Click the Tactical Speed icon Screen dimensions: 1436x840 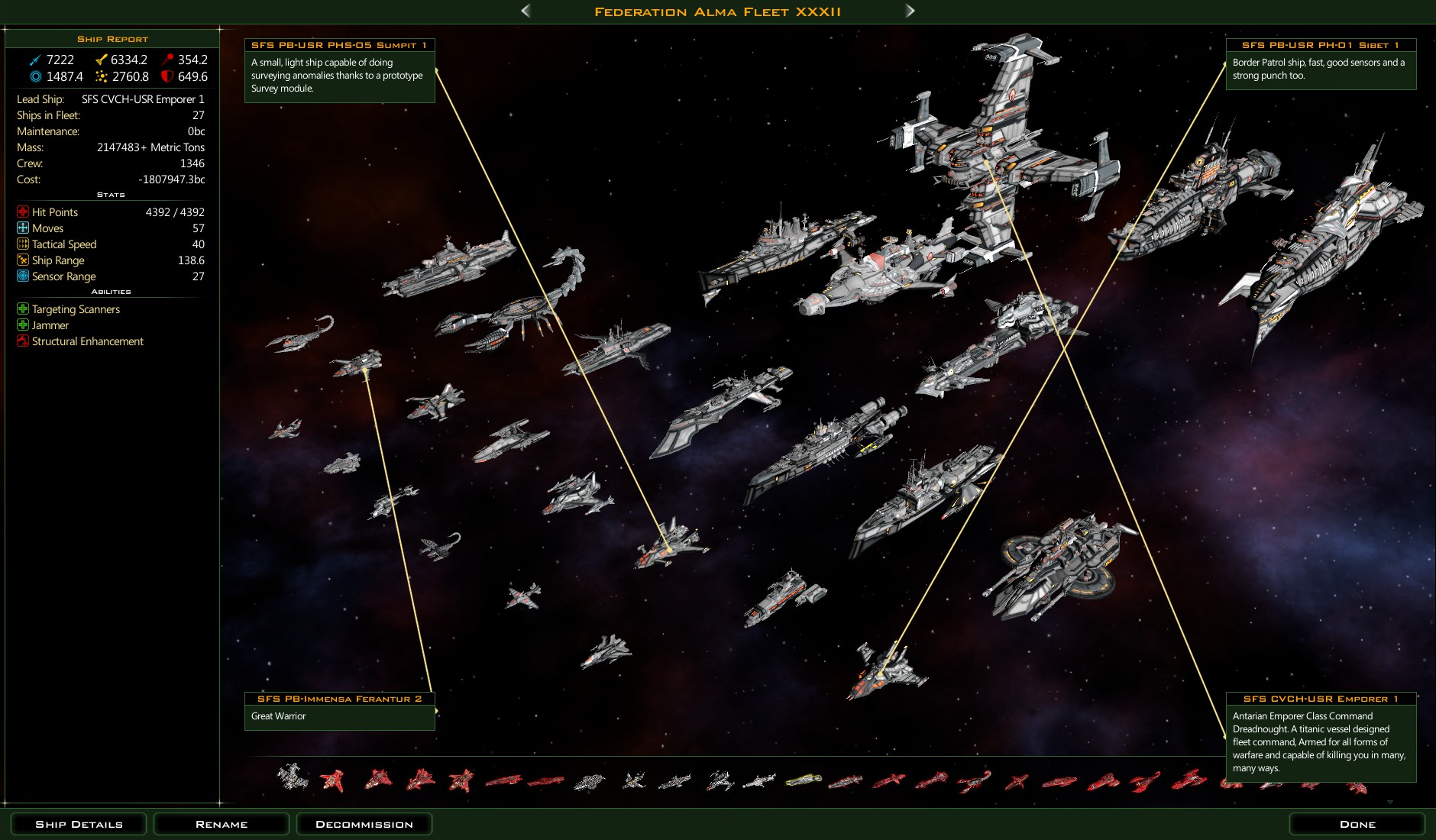coord(22,244)
